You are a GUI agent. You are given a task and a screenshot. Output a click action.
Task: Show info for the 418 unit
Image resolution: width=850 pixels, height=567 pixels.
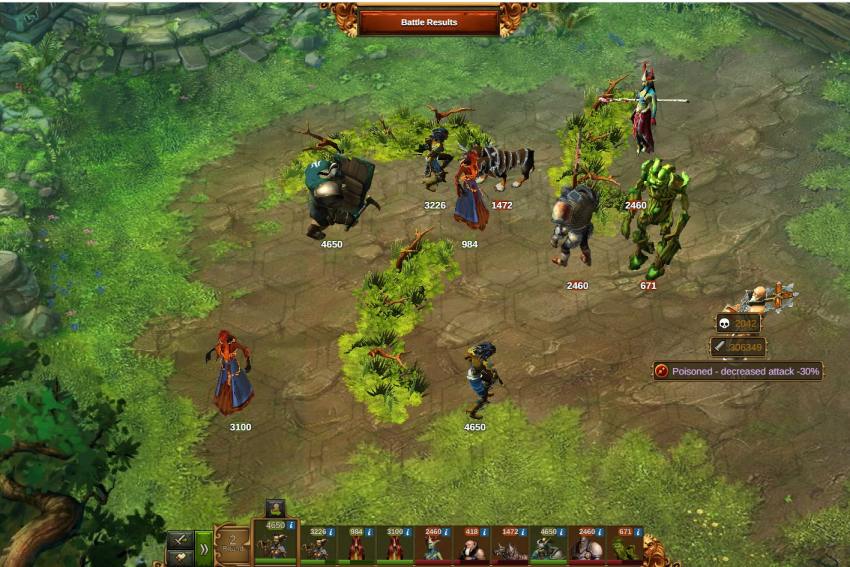click(x=484, y=533)
